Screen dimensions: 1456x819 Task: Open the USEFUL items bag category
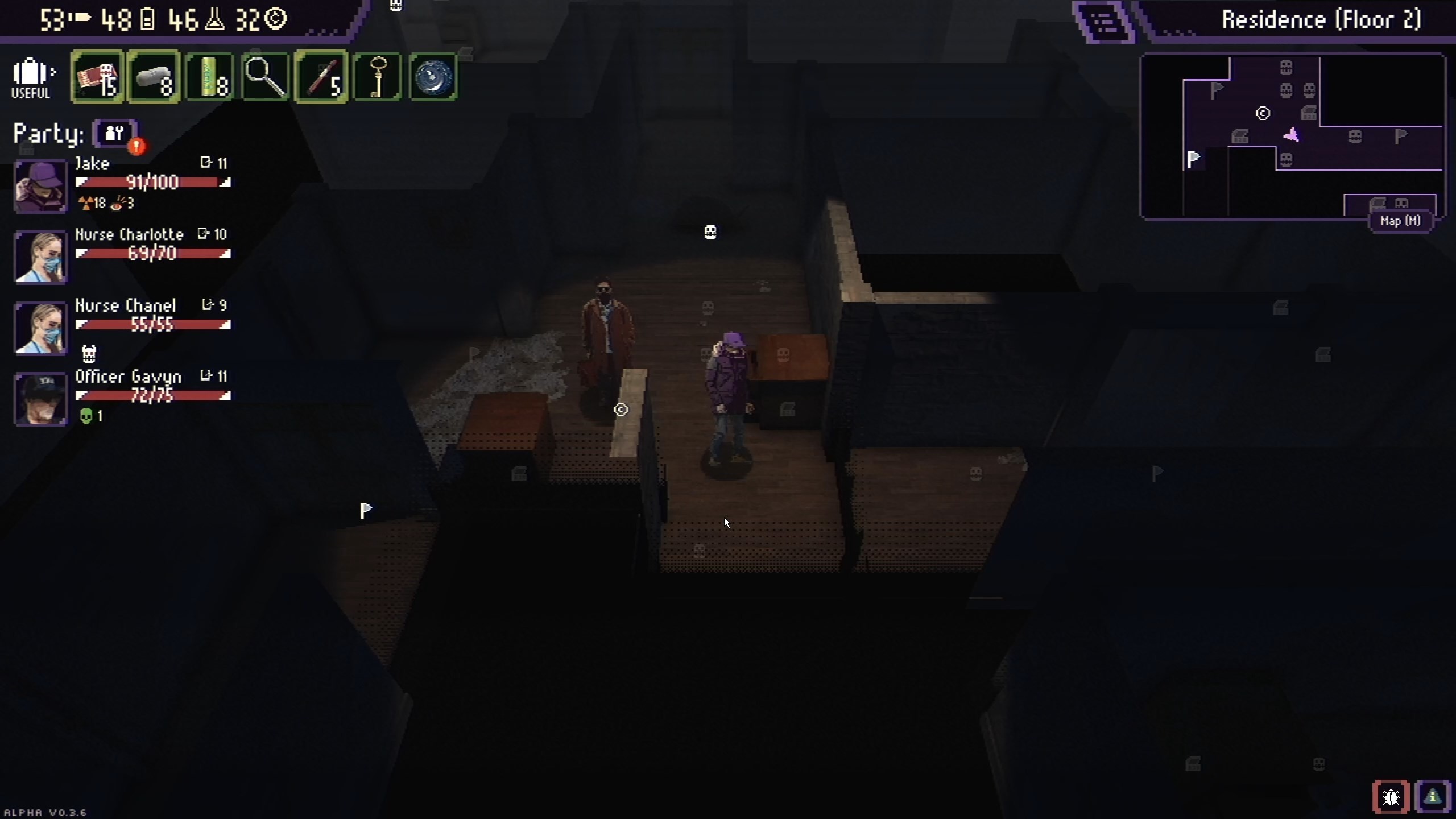click(32, 78)
